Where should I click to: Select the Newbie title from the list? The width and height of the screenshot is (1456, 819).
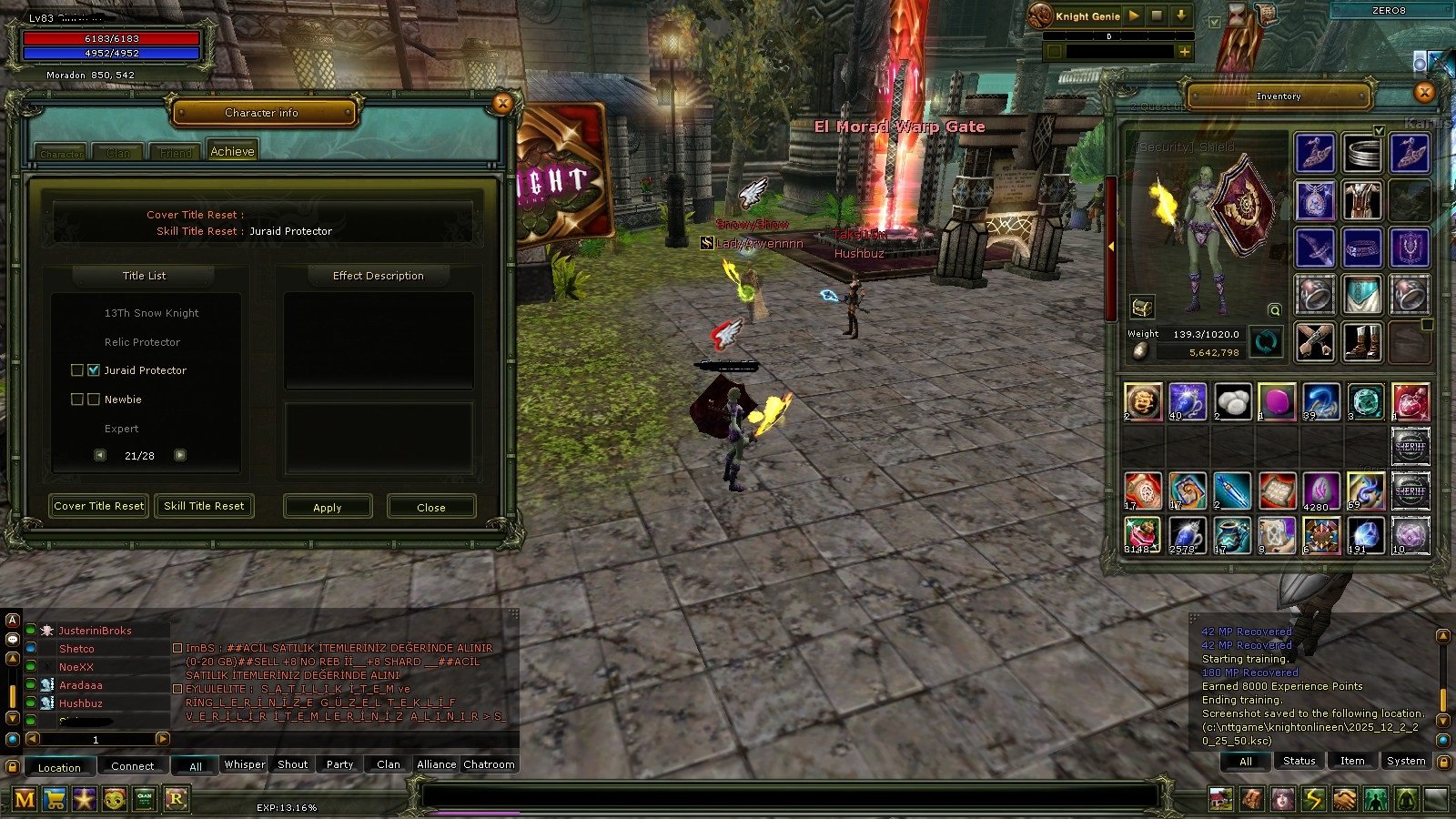click(123, 399)
